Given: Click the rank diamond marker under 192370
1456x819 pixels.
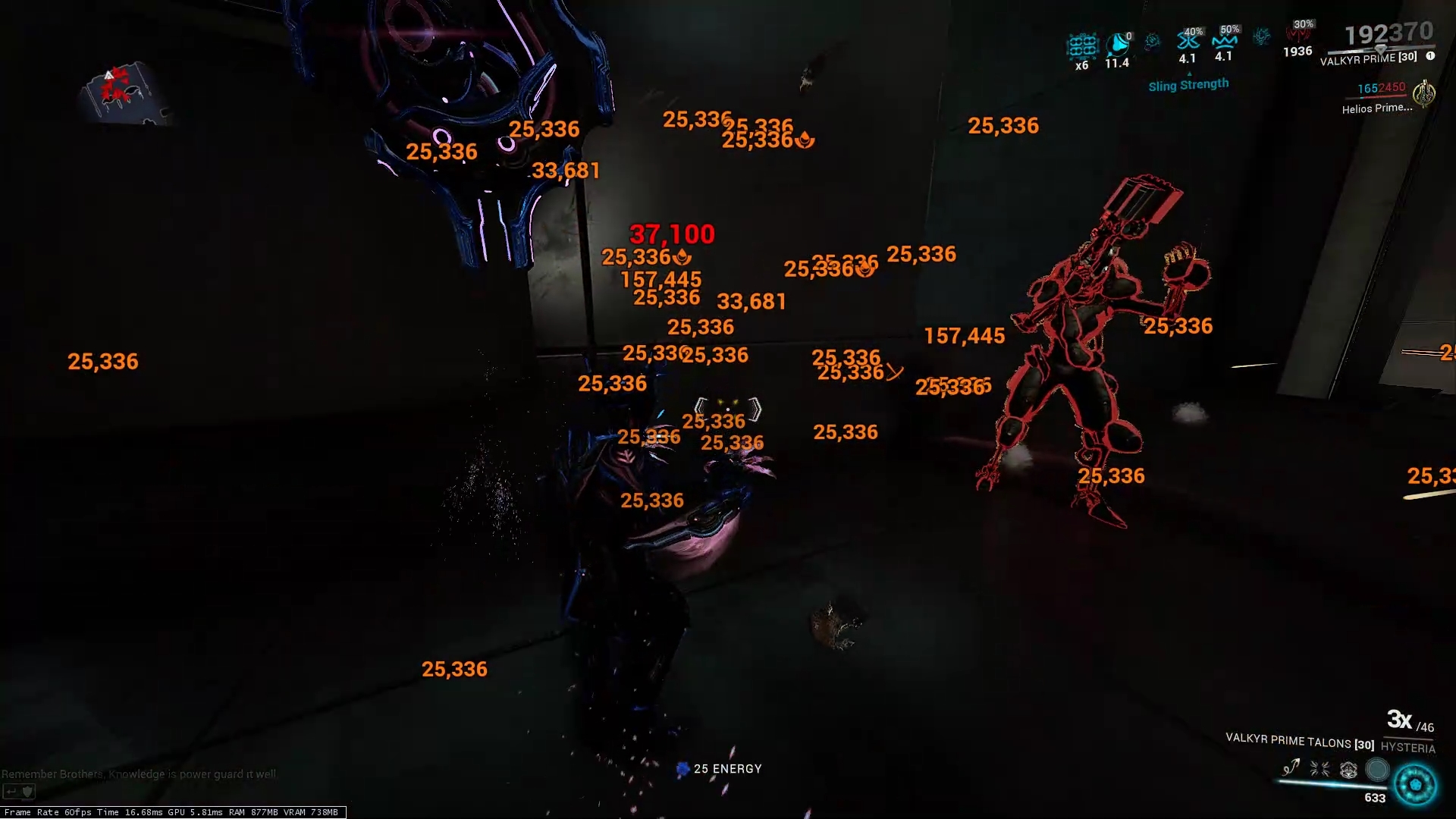Looking at the screenshot, I should pos(1382,49).
